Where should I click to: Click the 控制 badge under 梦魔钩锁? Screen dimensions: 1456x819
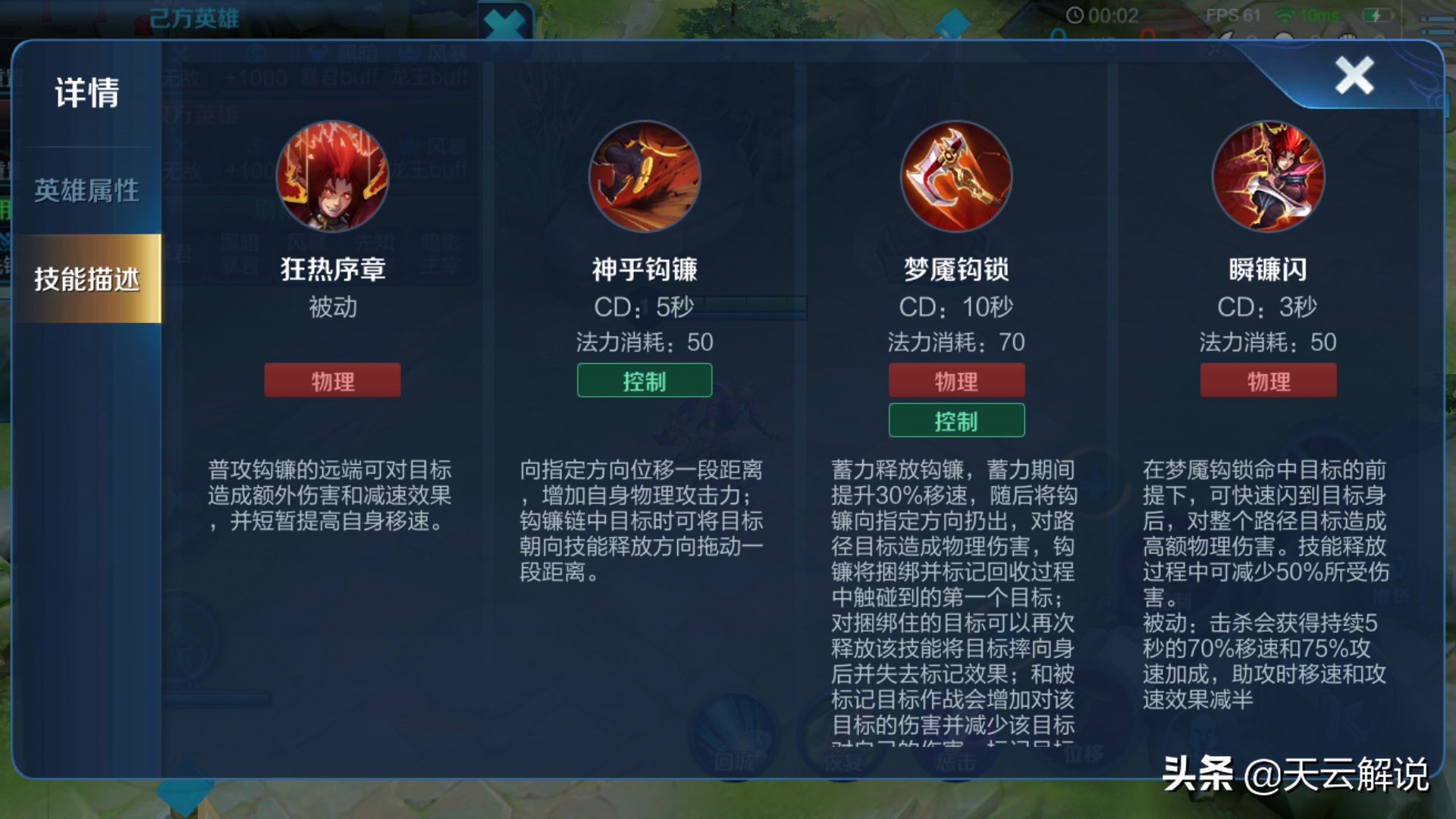pyautogui.click(x=956, y=420)
